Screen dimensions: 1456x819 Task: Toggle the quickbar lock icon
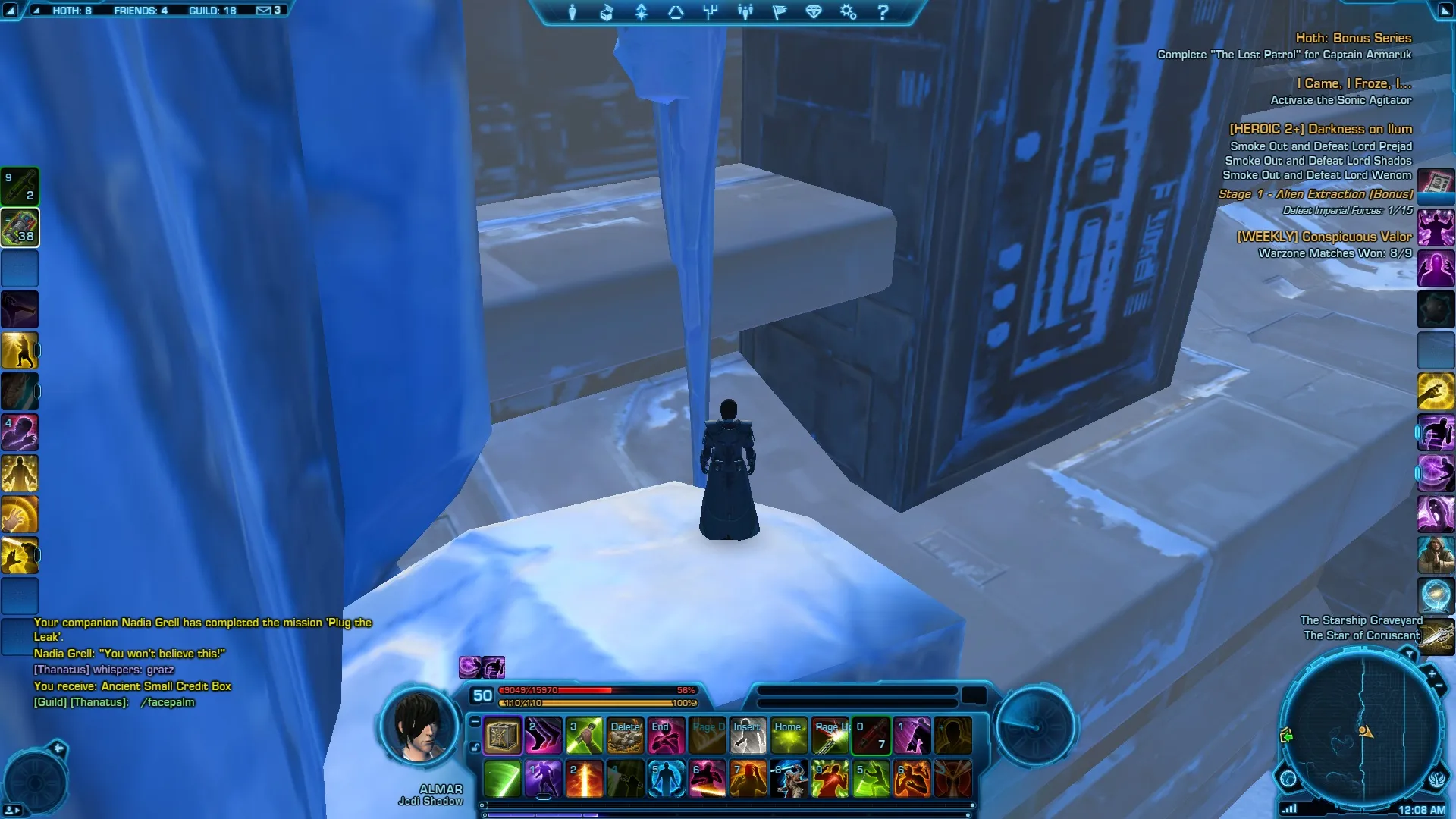point(475,747)
